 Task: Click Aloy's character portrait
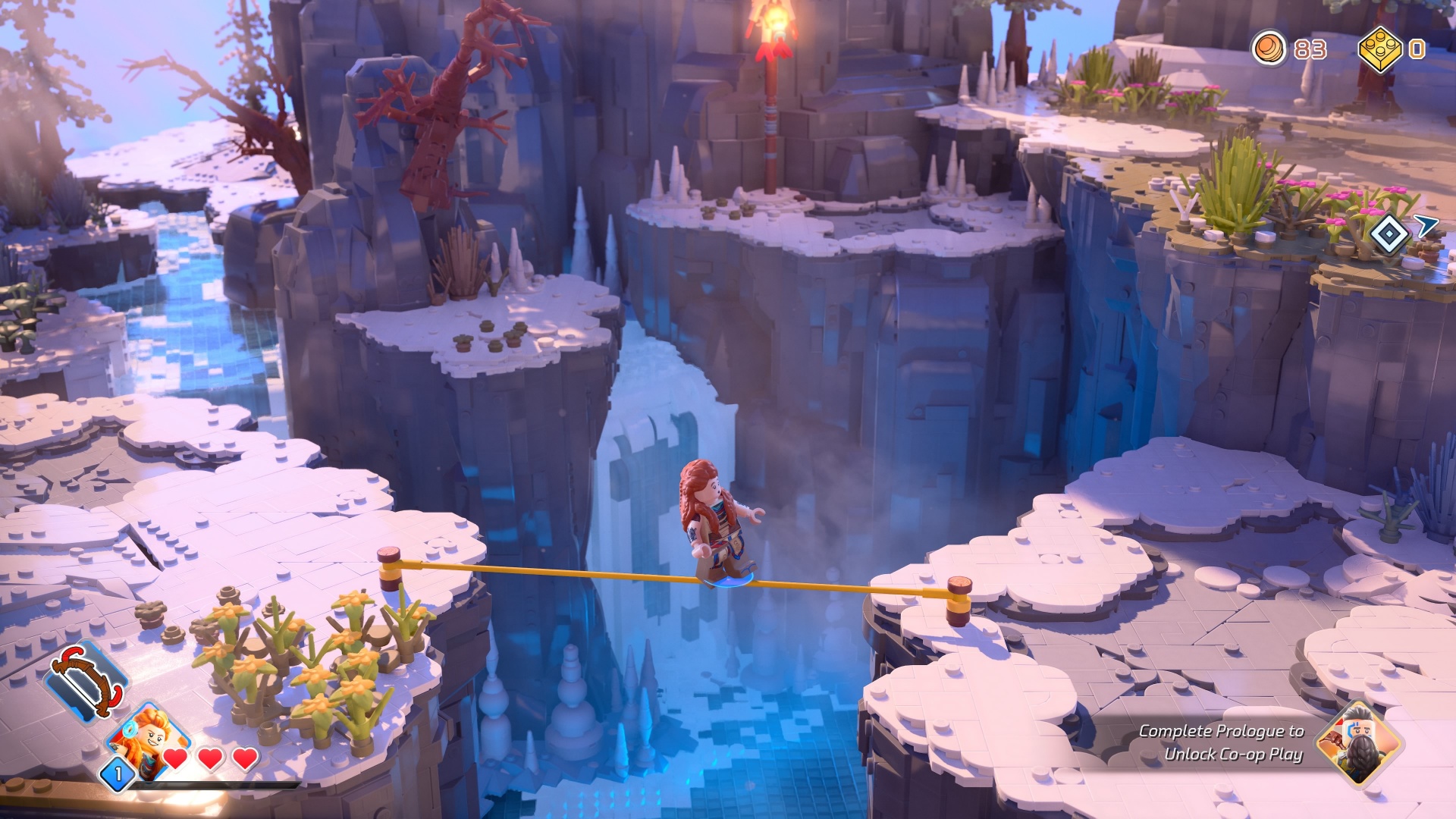coord(149,737)
